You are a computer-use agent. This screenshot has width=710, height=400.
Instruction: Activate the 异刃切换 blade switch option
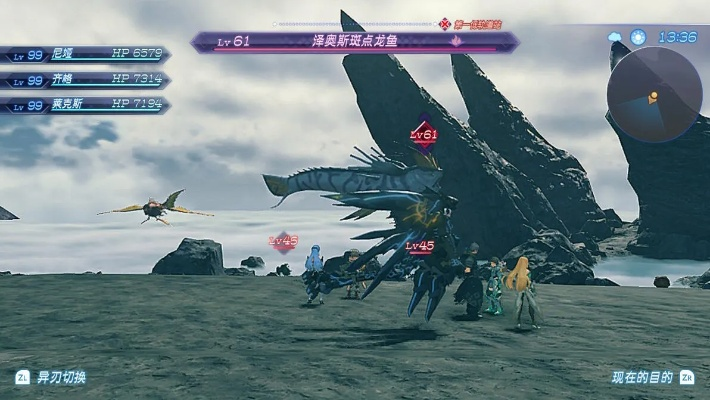51,377
